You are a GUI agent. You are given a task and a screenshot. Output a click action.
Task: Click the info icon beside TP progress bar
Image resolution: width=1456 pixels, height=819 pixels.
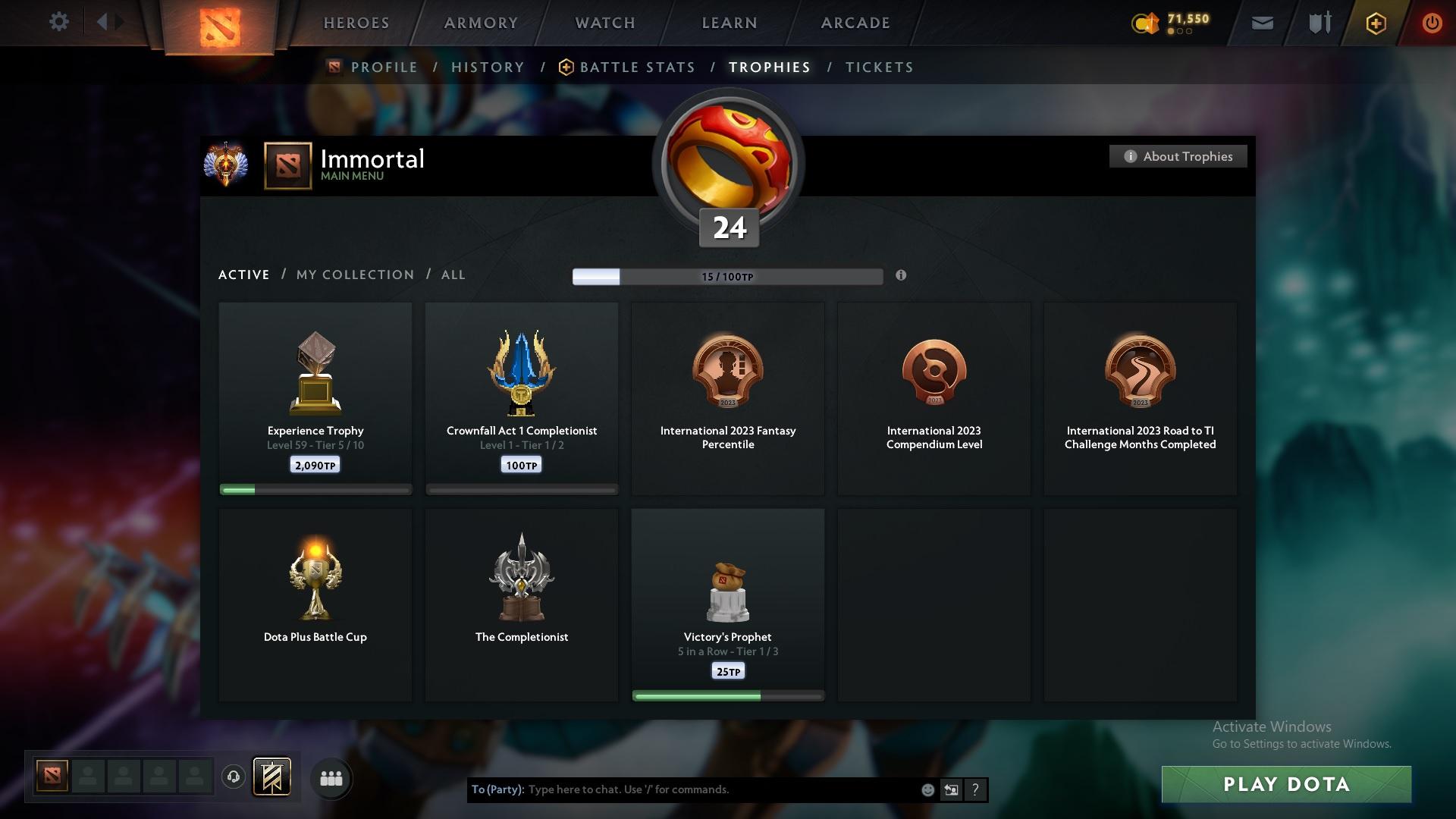point(902,277)
